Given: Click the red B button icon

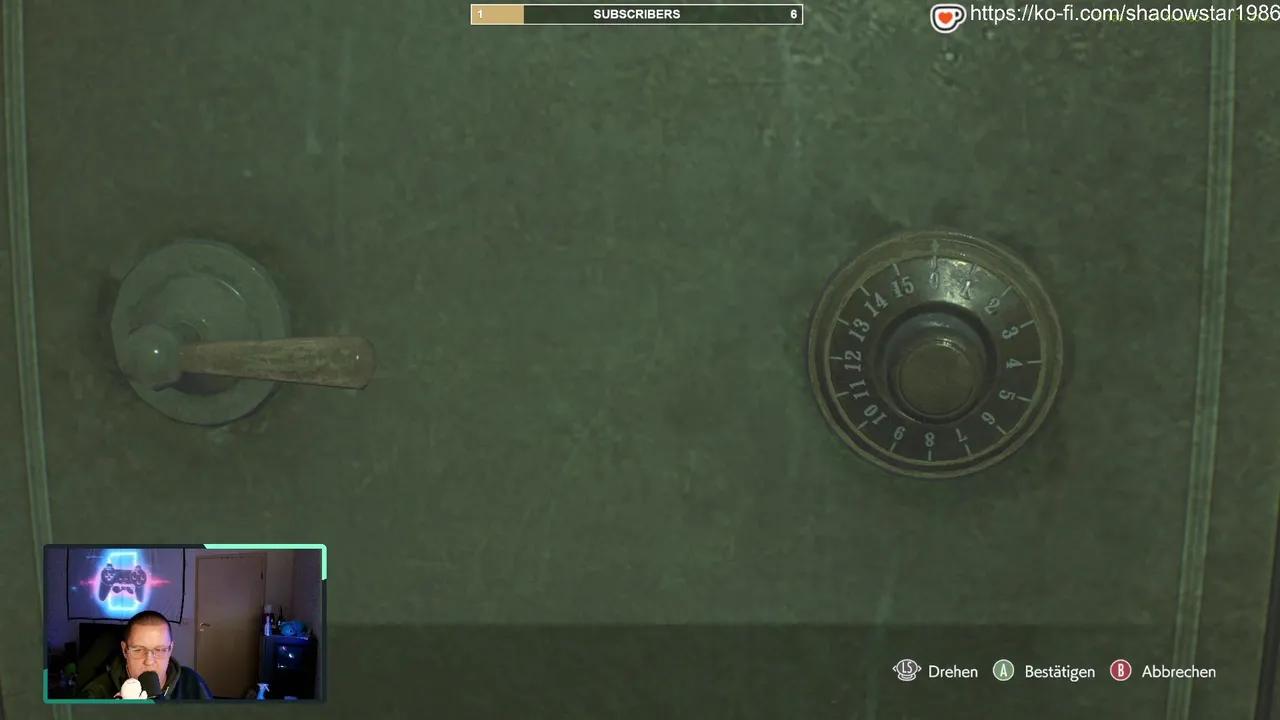Looking at the screenshot, I should tap(1120, 671).
